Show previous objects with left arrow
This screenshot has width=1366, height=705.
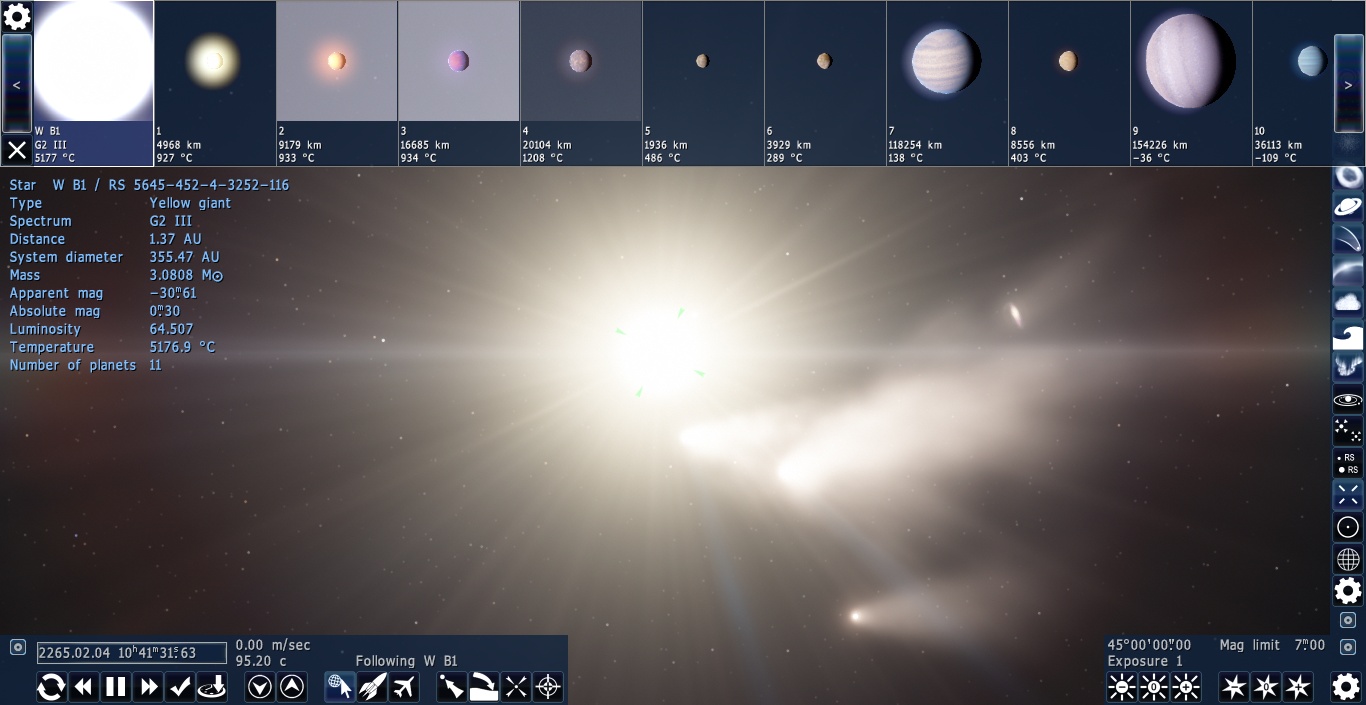coord(17,84)
